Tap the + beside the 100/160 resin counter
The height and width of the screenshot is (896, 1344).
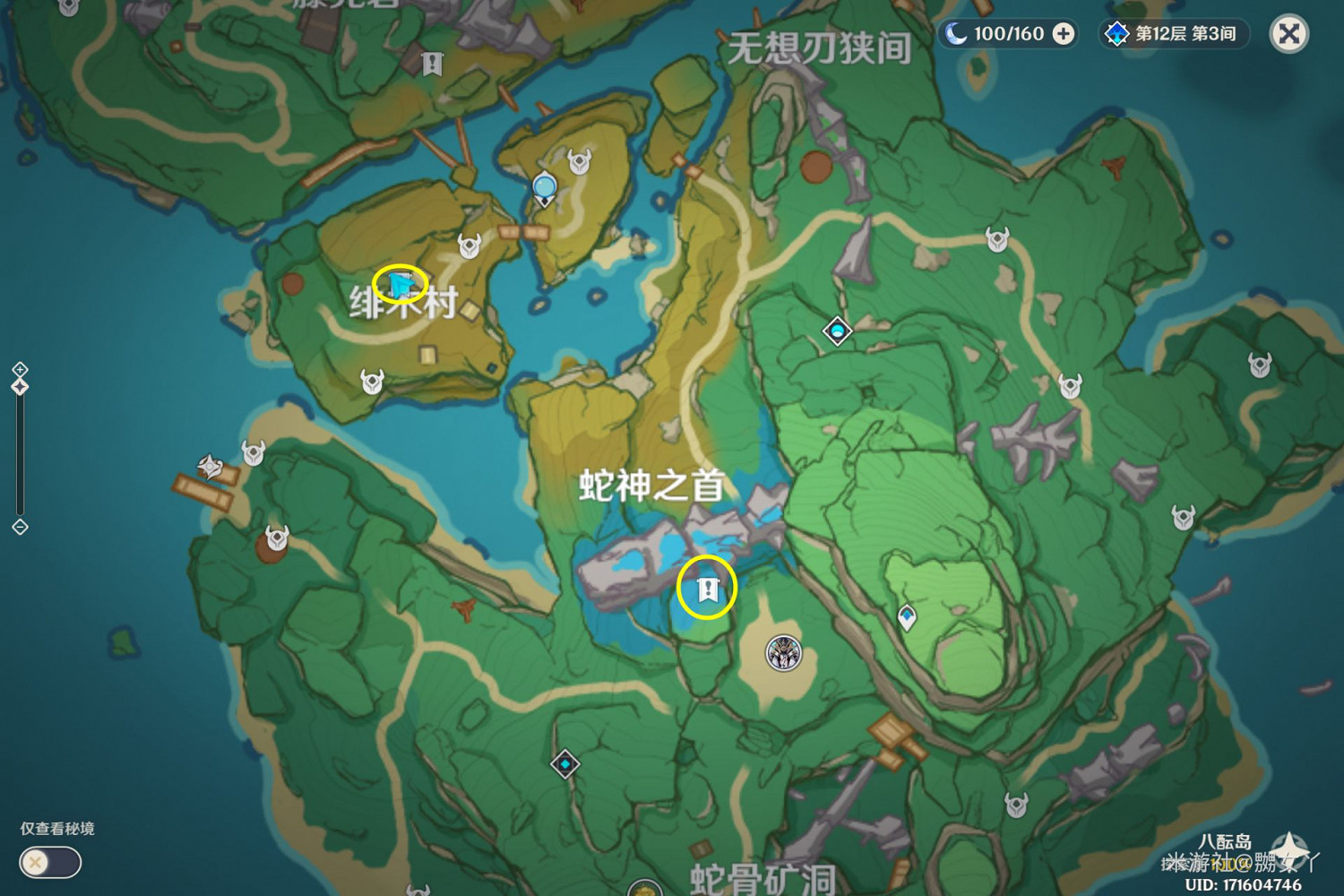tap(1062, 33)
